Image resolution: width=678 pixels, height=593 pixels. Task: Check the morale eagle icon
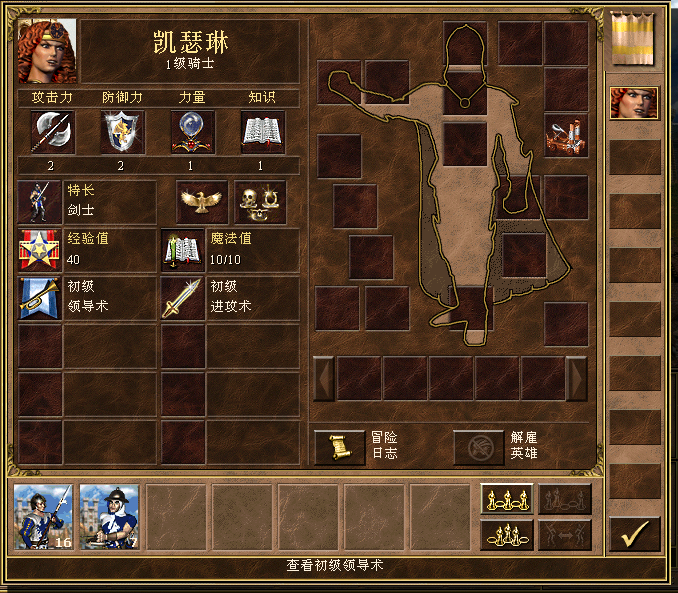[x=202, y=201]
